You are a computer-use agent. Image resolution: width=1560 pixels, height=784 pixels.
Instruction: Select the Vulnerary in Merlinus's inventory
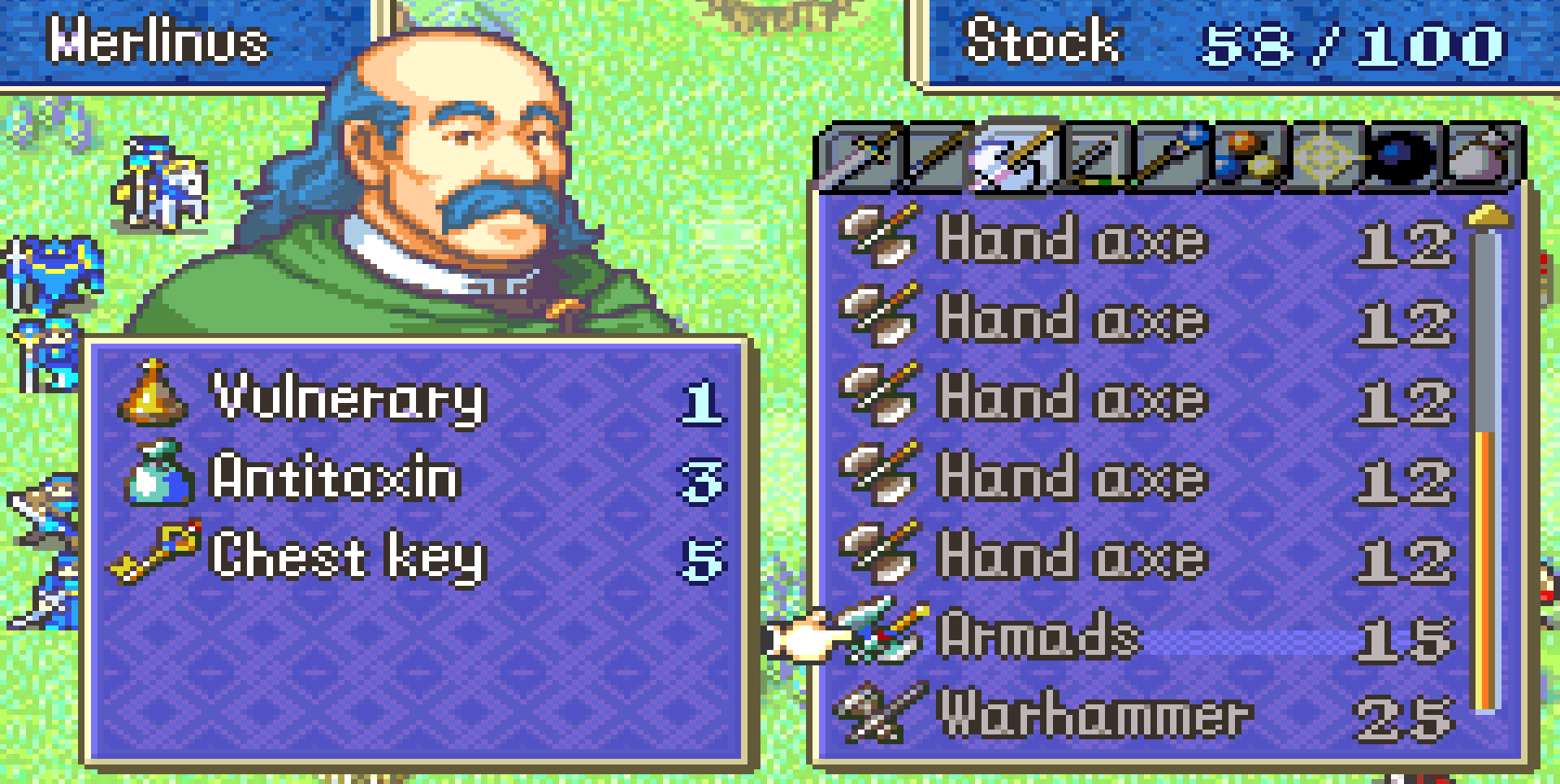pyautogui.click(x=349, y=398)
